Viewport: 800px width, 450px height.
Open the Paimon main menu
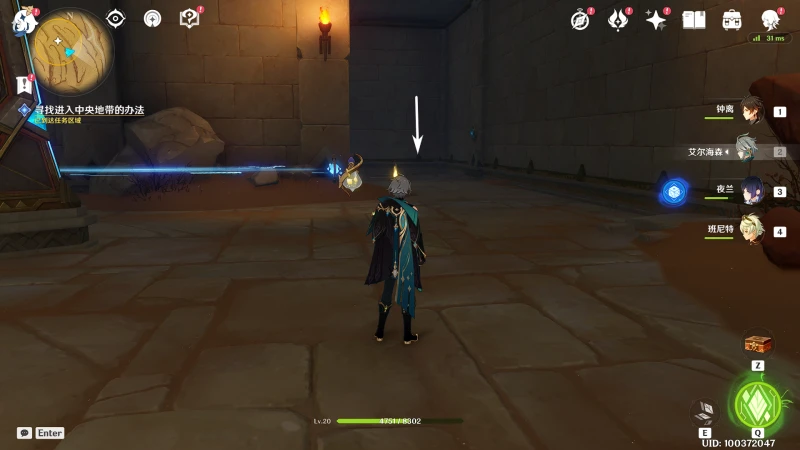tap(21, 21)
